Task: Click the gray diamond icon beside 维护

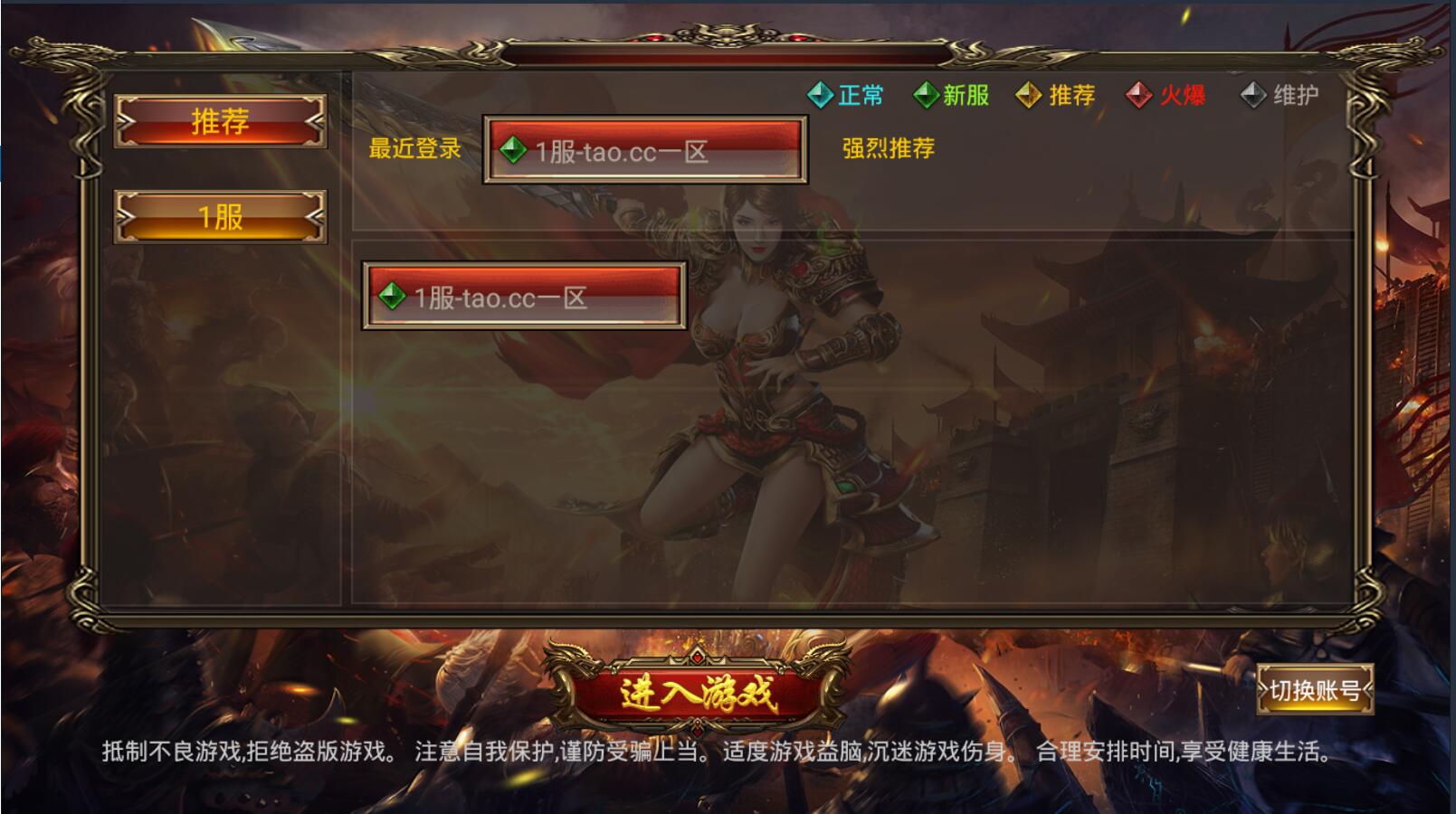Action: point(1253,93)
